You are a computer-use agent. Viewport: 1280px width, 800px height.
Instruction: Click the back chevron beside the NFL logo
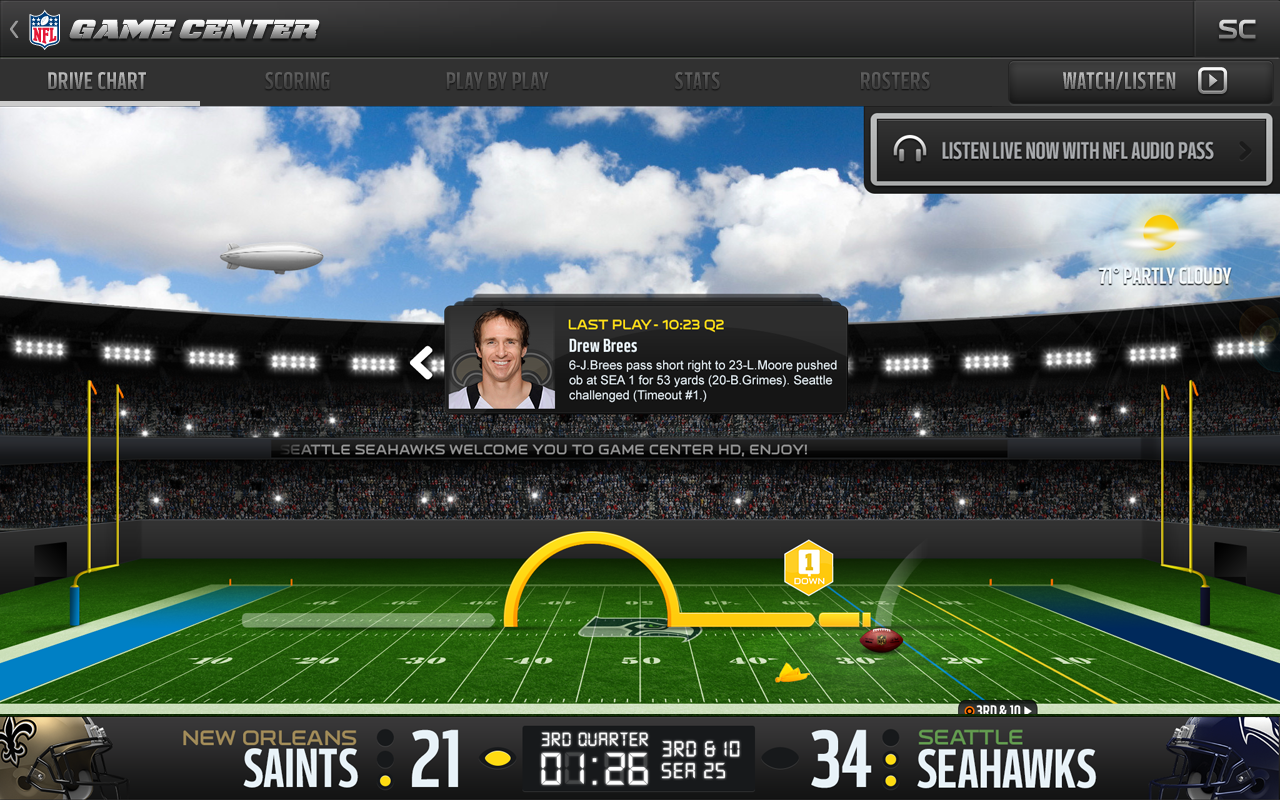pyautogui.click(x=12, y=28)
